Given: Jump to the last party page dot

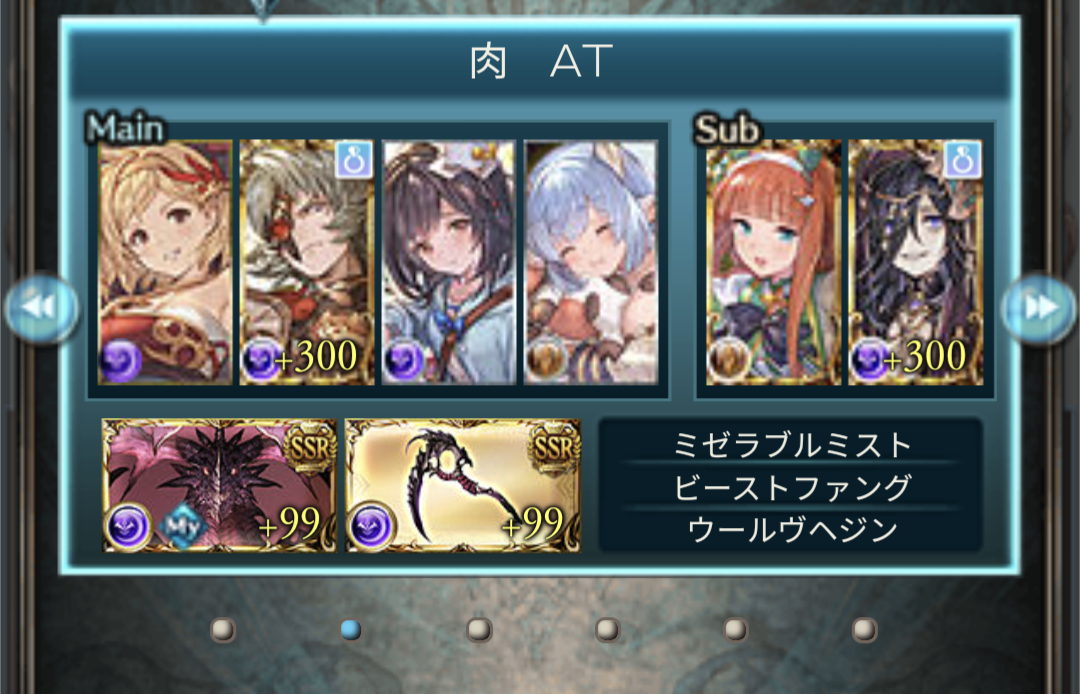Looking at the screenshot, I should (x=865, y=629).
